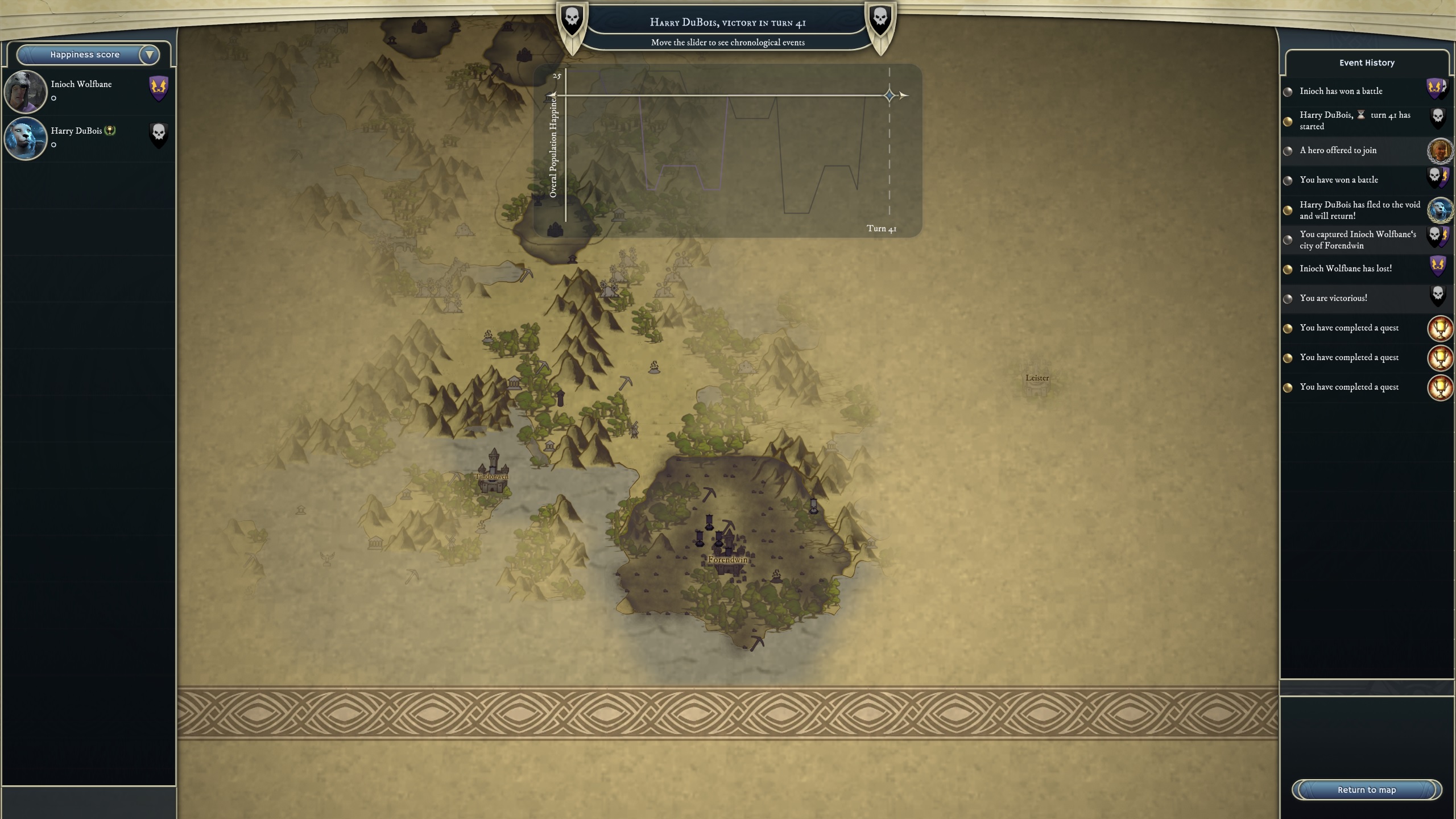View 'fled to the void' event
The width and height of the screenshot is (1456, 819).
(x=1359, y=210)
